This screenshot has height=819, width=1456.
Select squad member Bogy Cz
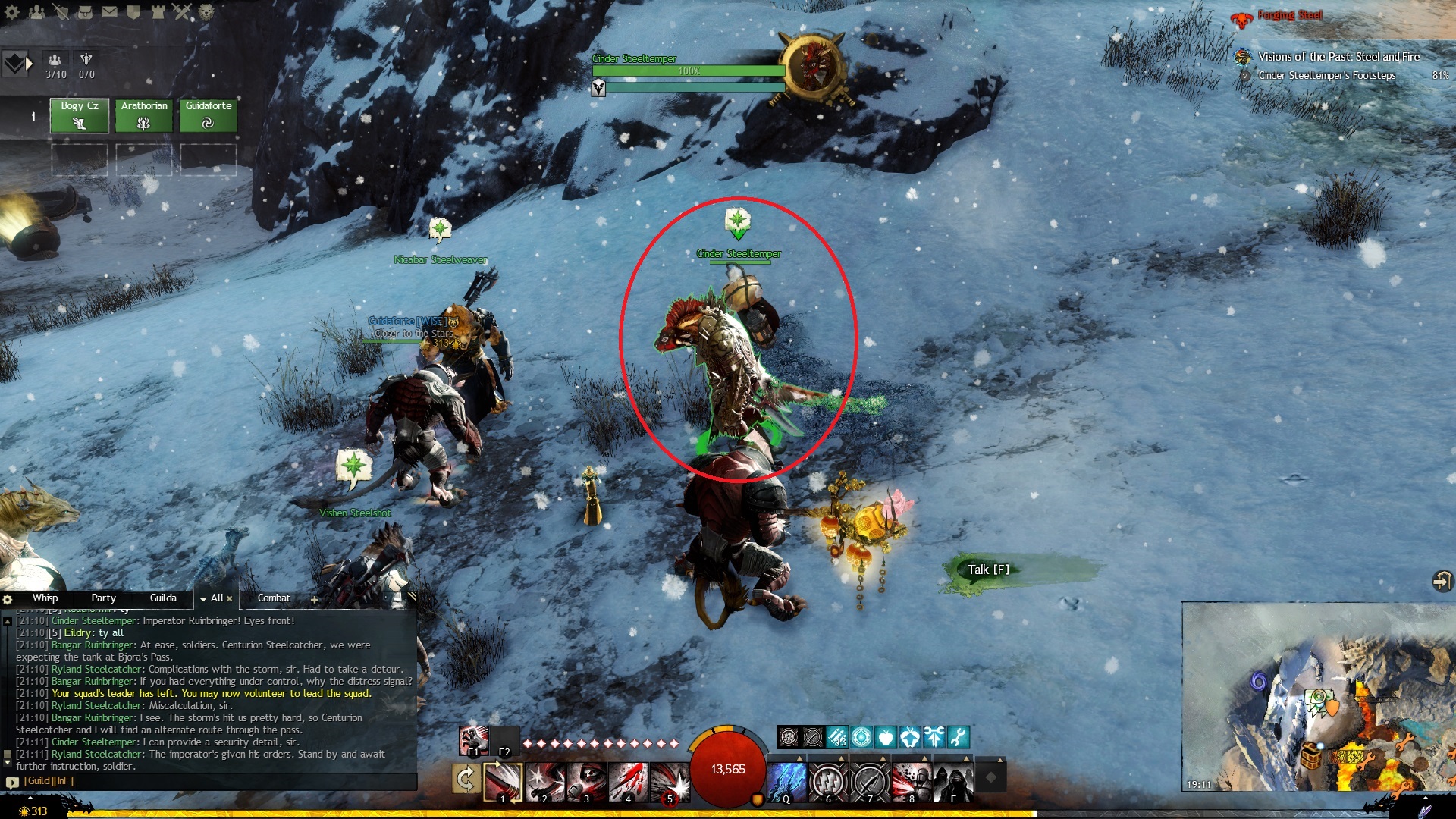80,116
